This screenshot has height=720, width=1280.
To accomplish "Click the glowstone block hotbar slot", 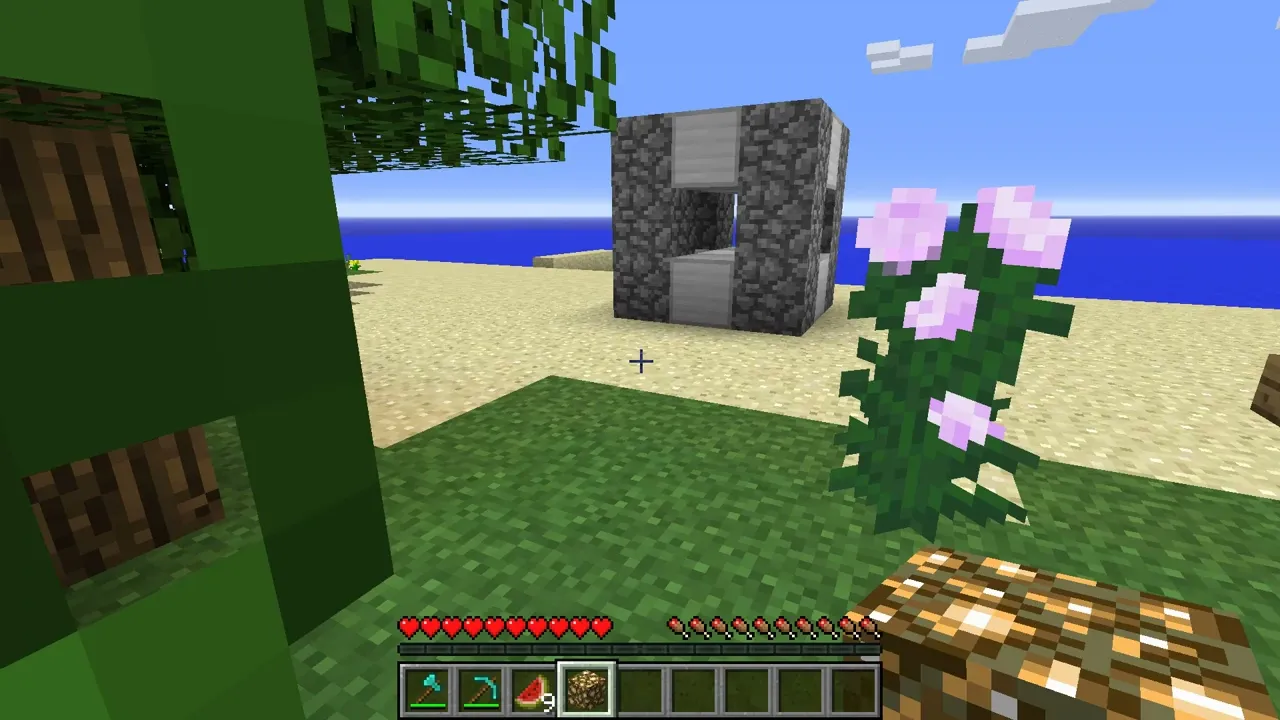I will click(x=587, y=691).
